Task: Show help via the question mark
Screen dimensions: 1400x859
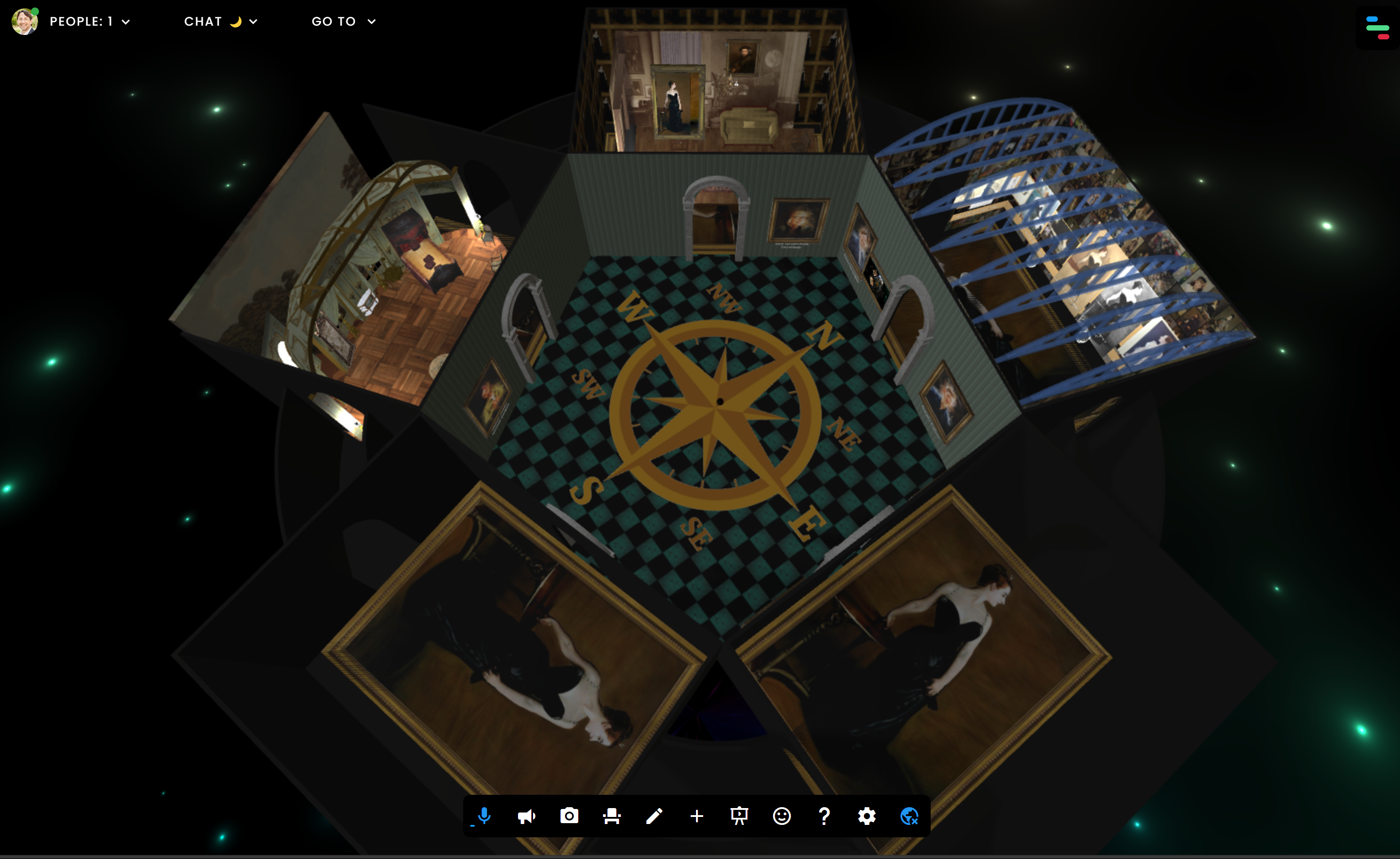Action: [824, 816]
